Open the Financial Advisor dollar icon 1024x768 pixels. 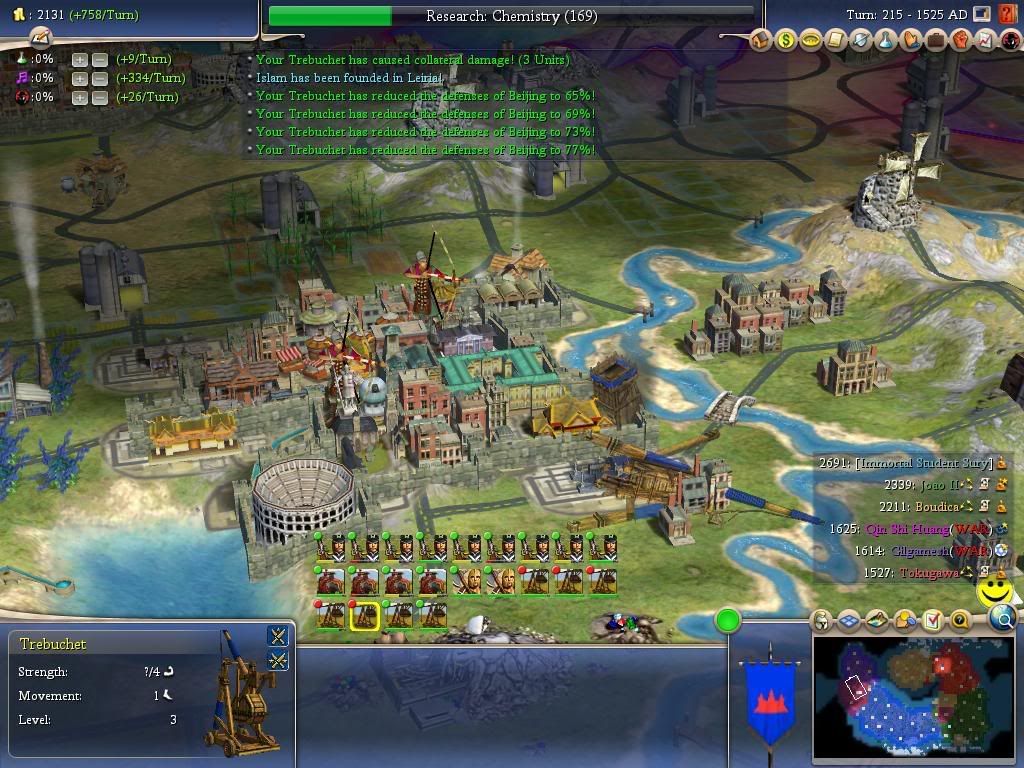785,41
